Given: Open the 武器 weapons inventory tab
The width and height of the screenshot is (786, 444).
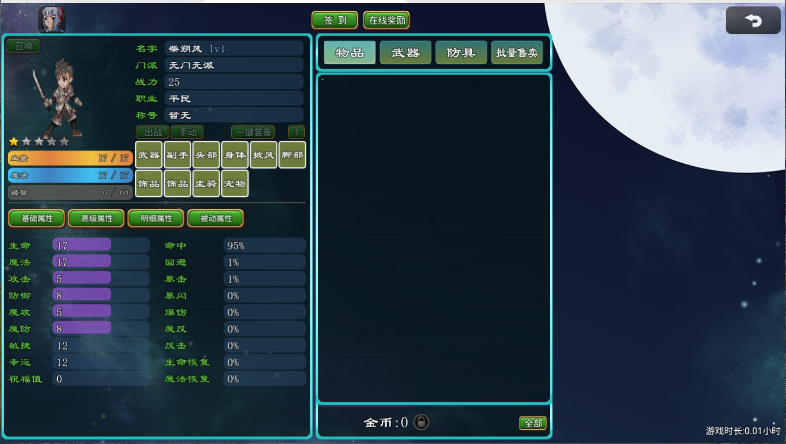Looking at the screenshot, I should tap(405, 53).
